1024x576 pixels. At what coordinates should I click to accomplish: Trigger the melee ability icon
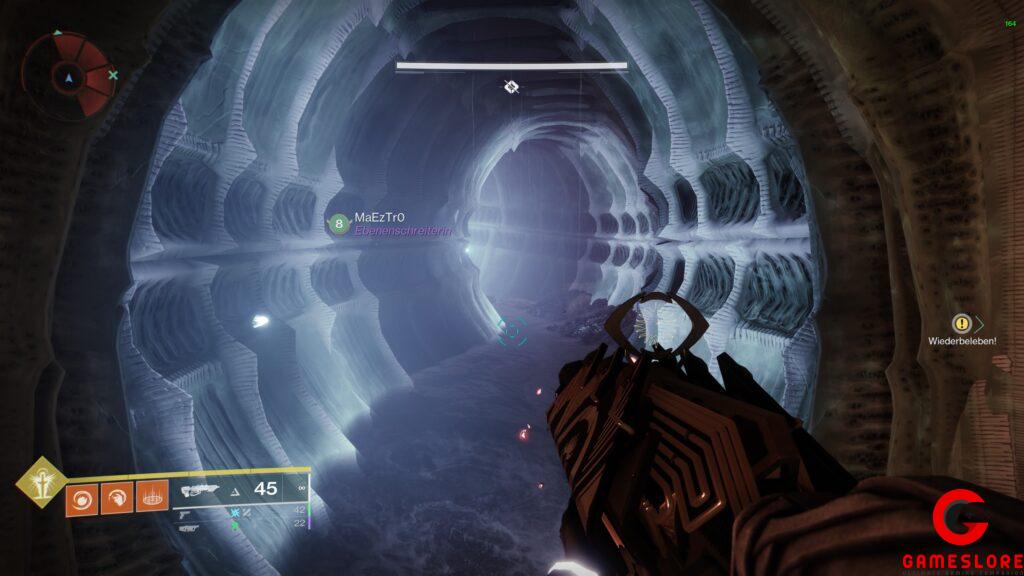tap(115, 497)
